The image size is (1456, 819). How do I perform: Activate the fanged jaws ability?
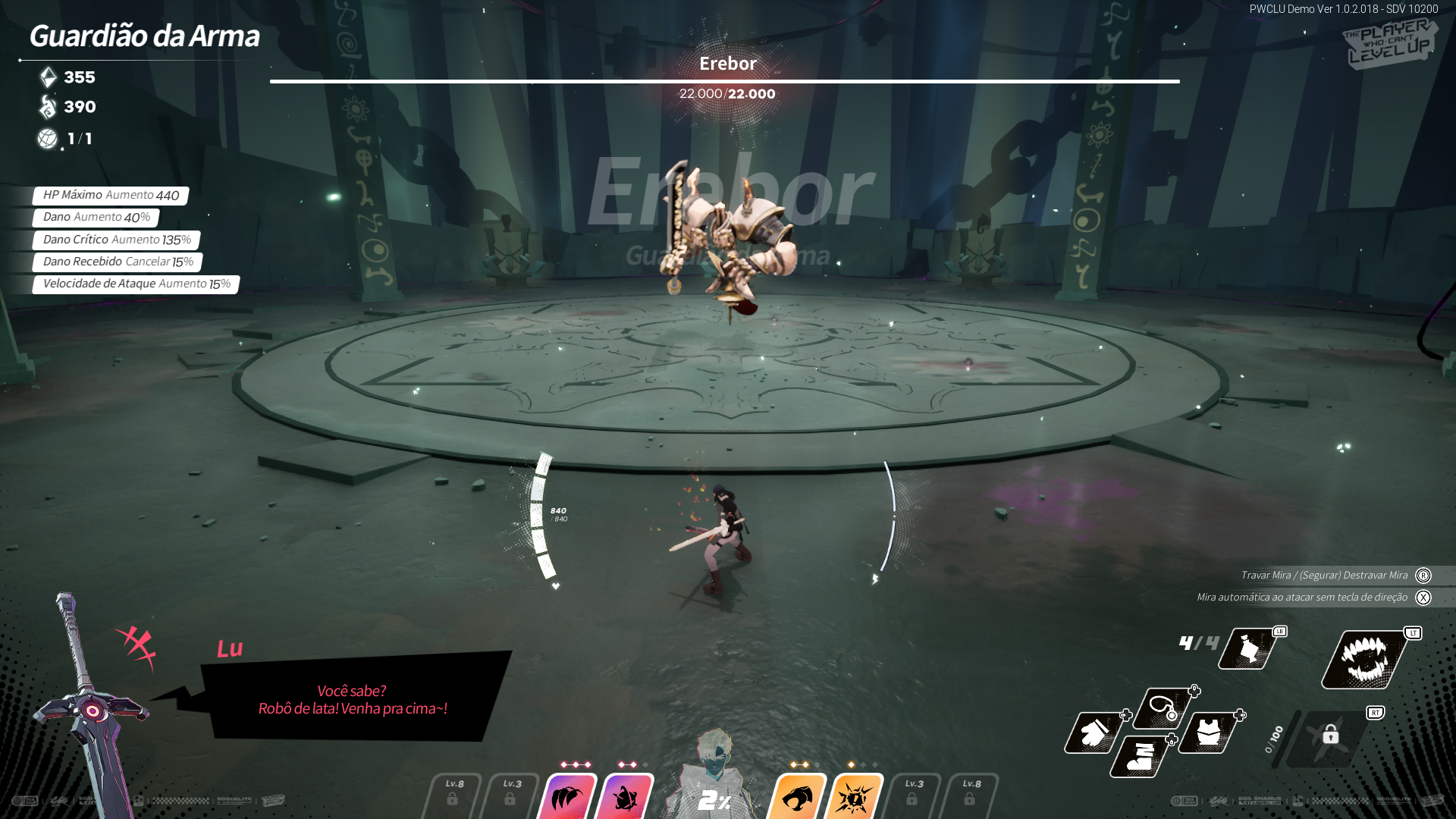tap(1364, 659)
